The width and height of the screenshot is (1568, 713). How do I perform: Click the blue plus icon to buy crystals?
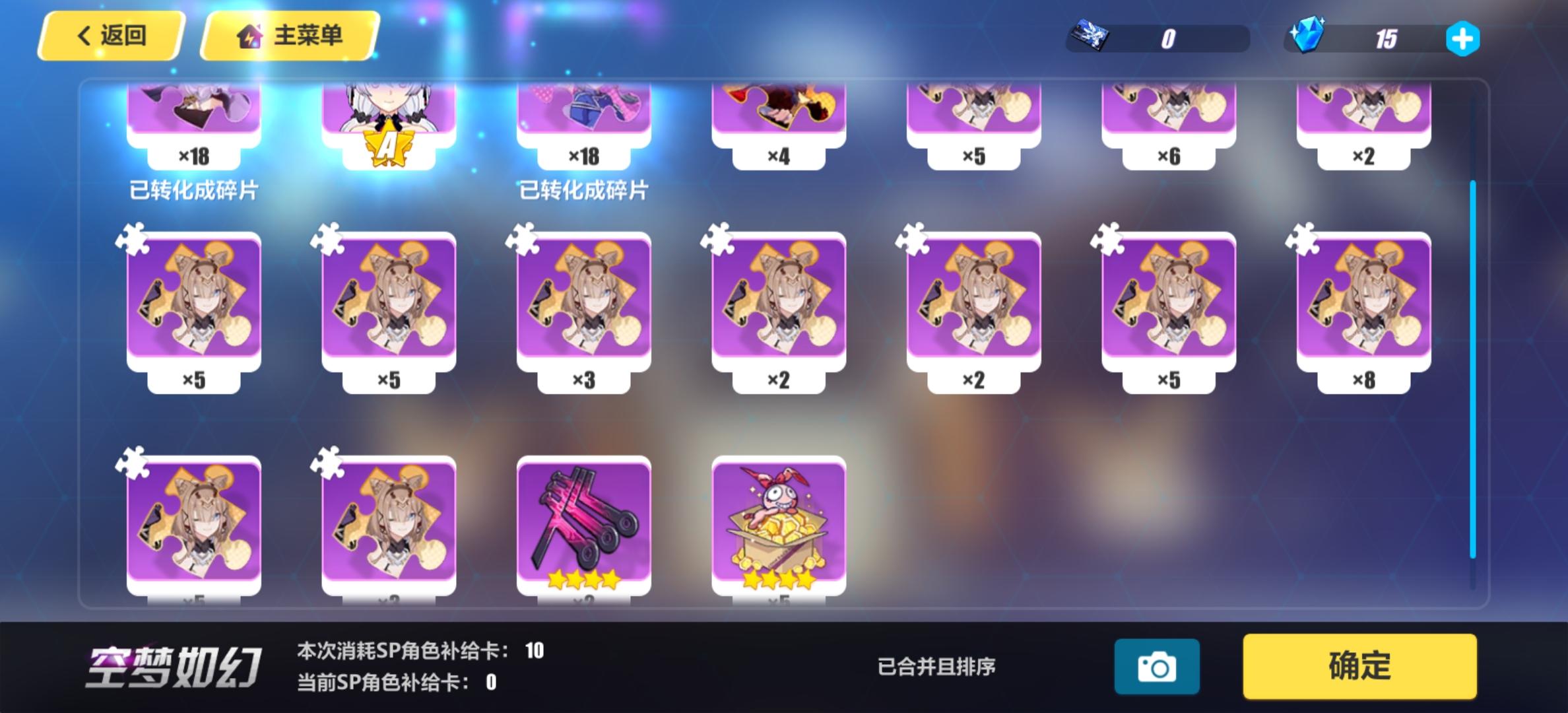click(x=1464, y=39)
